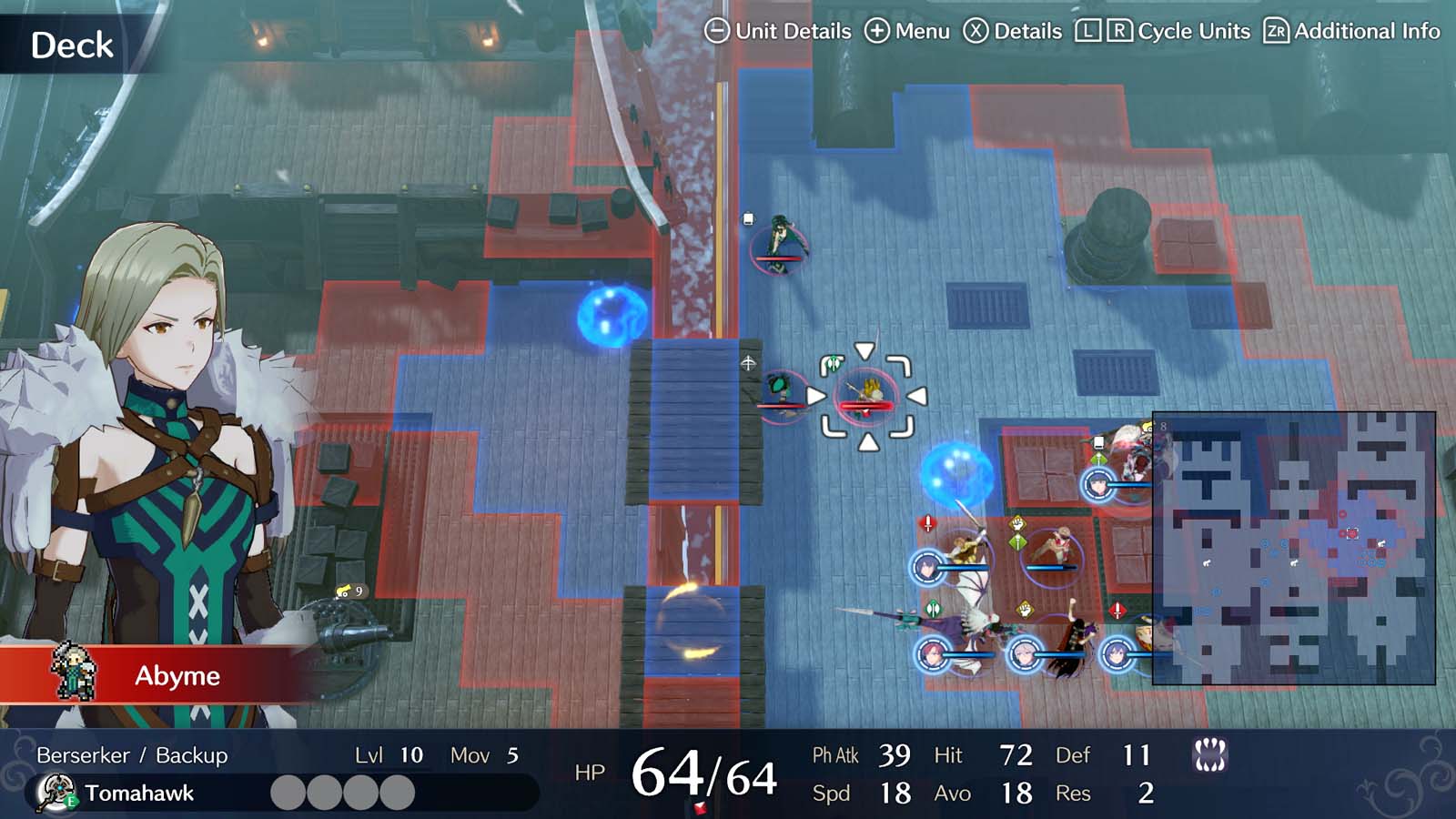This screenshot has height=819, width=1456.
Task: Select the green stat-boost arrow above the armored unit
Action: tap(1099, 458)
